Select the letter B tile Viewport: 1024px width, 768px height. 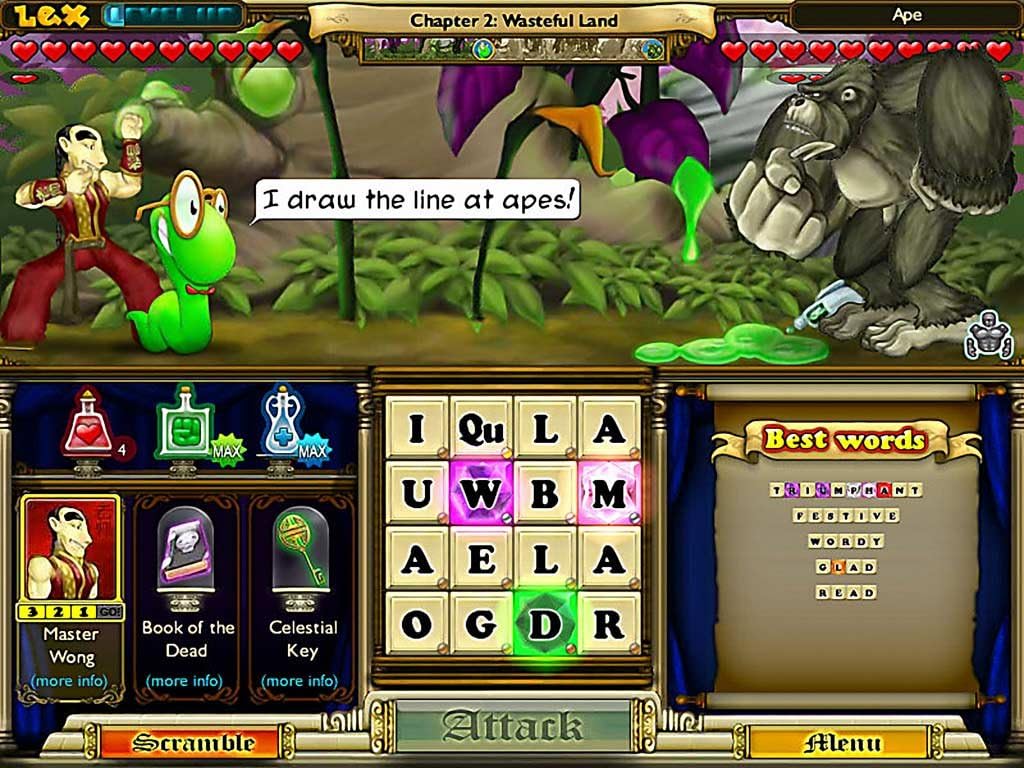click(x=545, y=493)
